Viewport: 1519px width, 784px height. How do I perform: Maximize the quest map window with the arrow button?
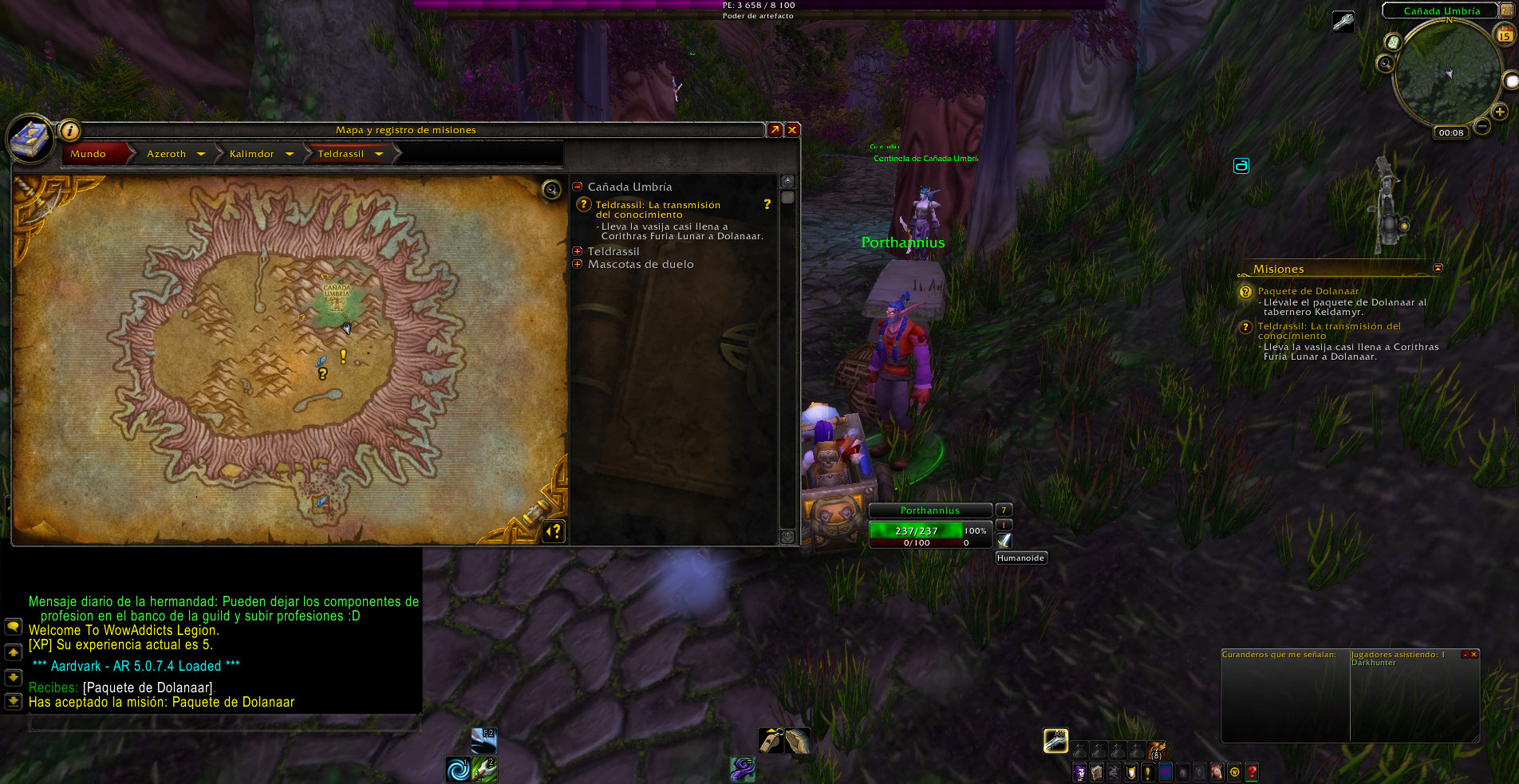coord(775,130)
